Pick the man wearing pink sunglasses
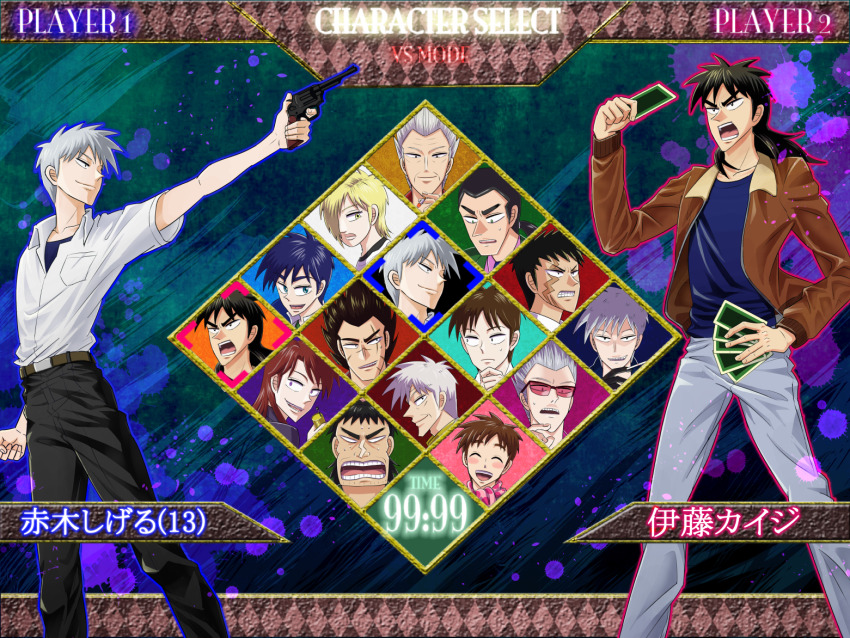 pyautogui.click(x=547, y=390)
